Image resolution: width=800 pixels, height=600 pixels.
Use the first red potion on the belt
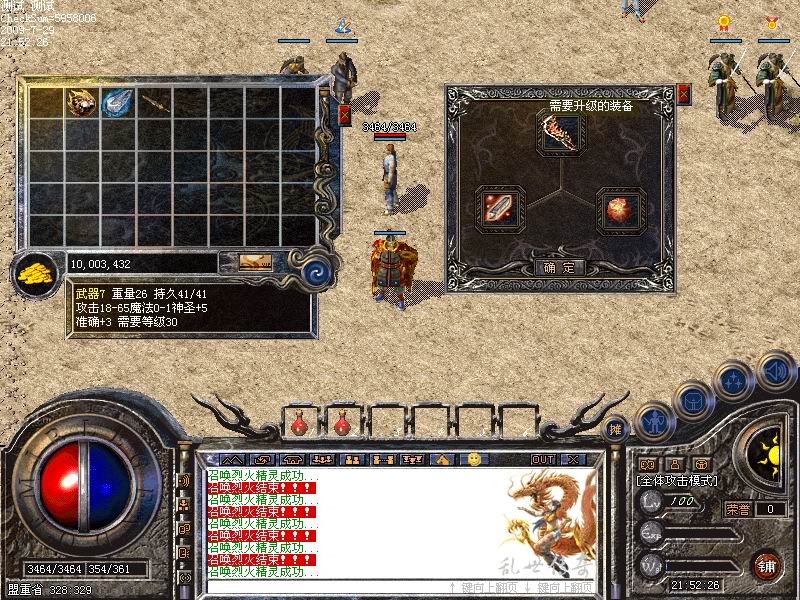coord(299,425)
